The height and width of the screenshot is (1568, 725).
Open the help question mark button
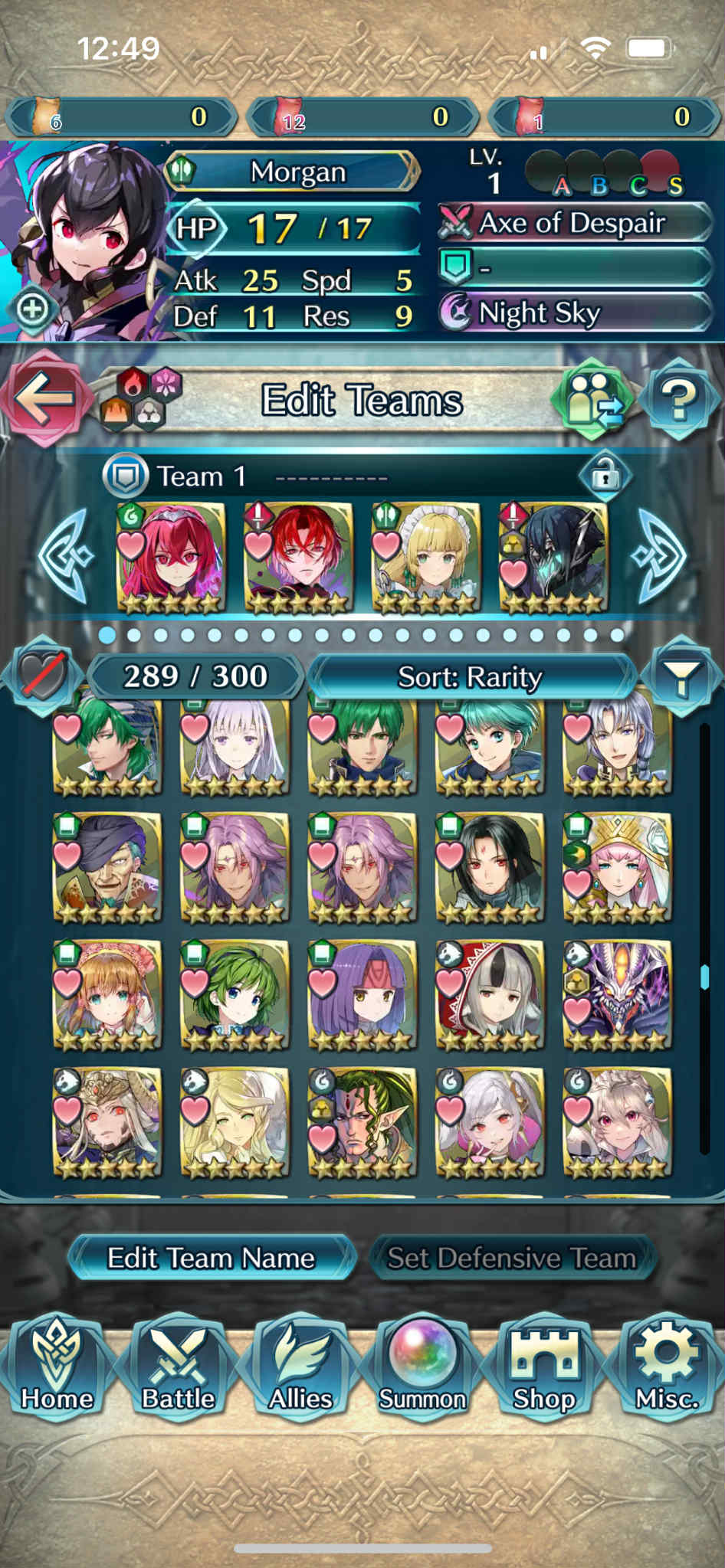tap(679, 400)
